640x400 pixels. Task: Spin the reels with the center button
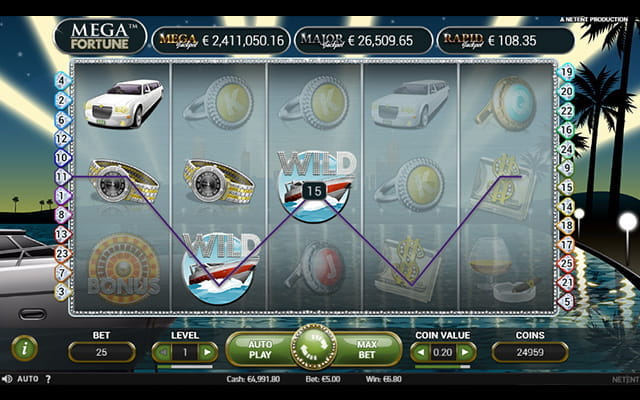coord(313,348)
